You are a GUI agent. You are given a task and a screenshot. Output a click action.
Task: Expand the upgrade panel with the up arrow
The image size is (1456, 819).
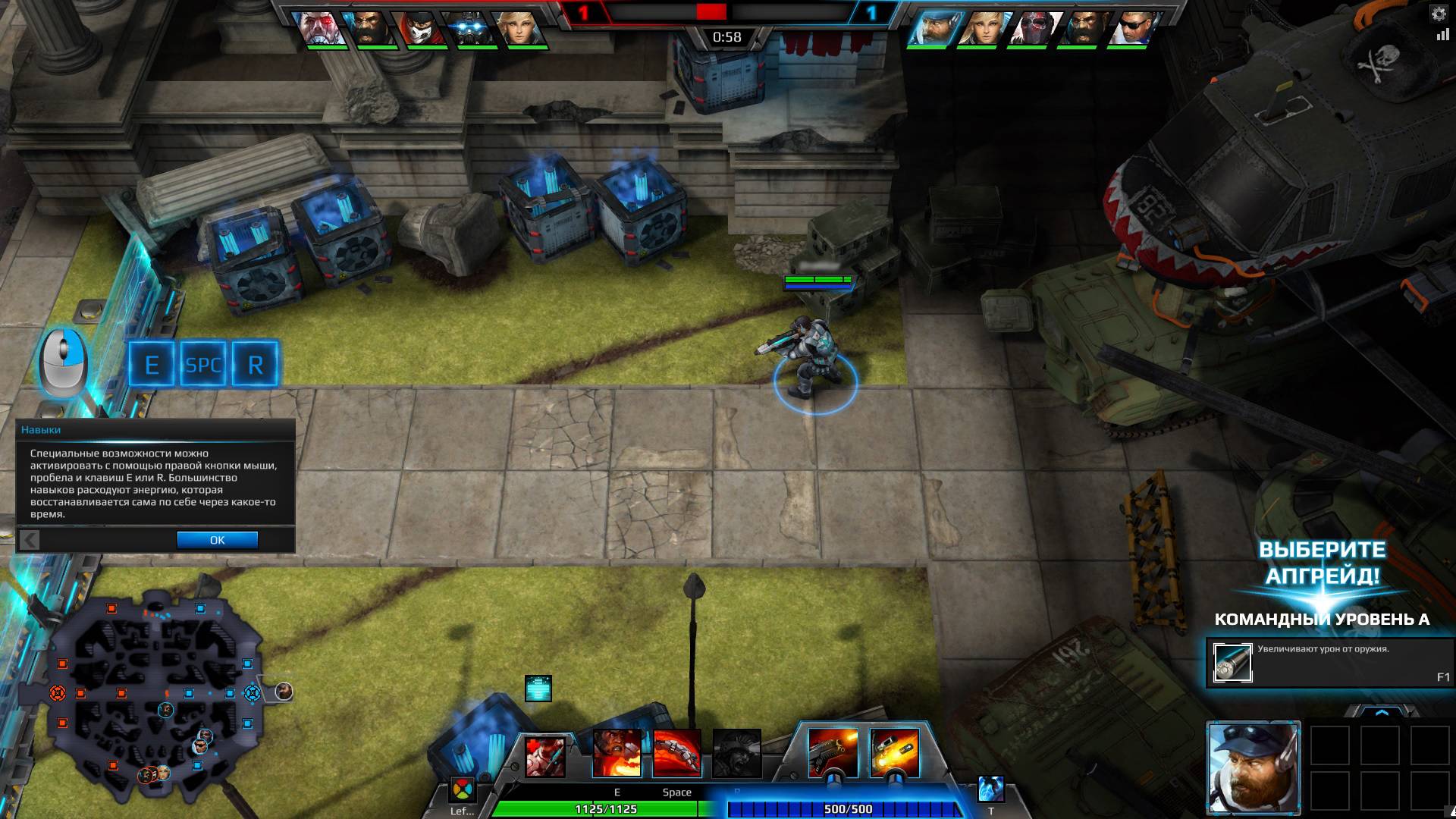coord(1382,712)
